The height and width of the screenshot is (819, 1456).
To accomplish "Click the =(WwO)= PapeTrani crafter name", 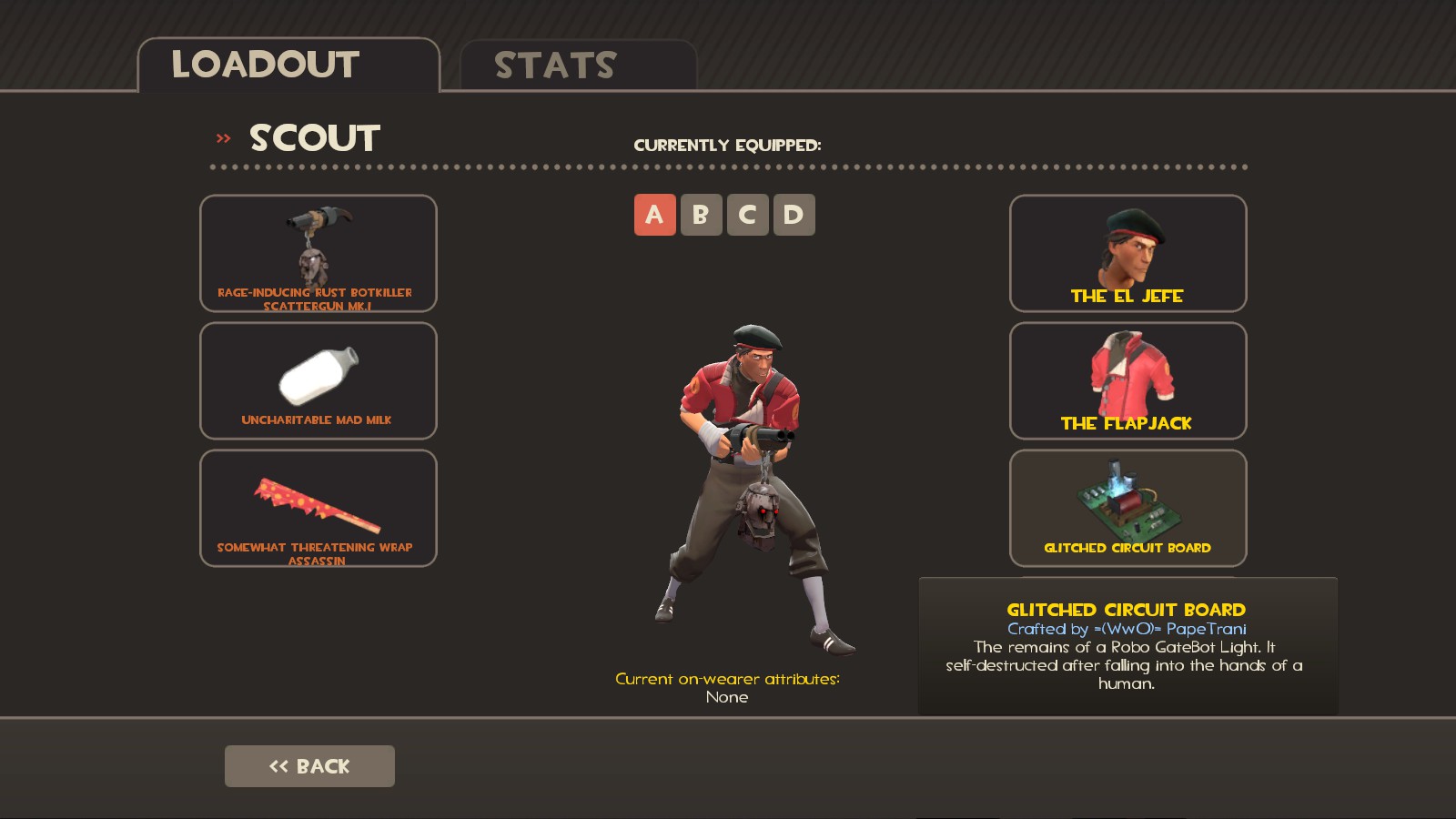I will [x=1127, y=627].
